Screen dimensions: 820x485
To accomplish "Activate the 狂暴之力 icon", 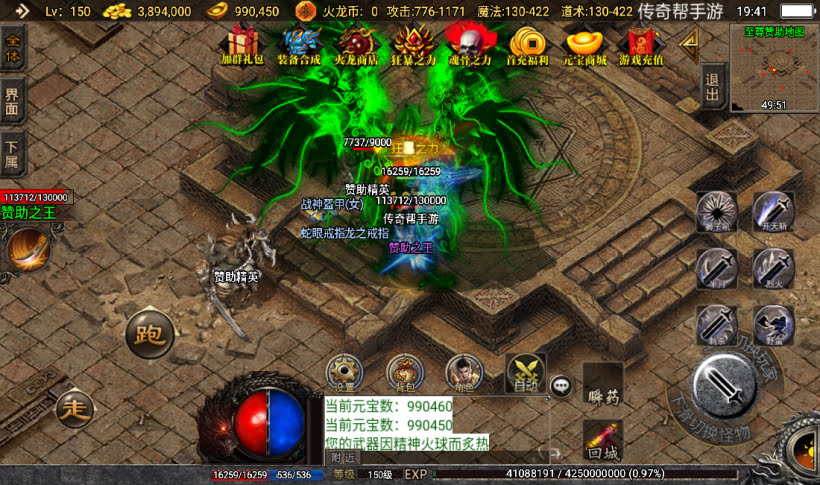I will pos(412,44).
